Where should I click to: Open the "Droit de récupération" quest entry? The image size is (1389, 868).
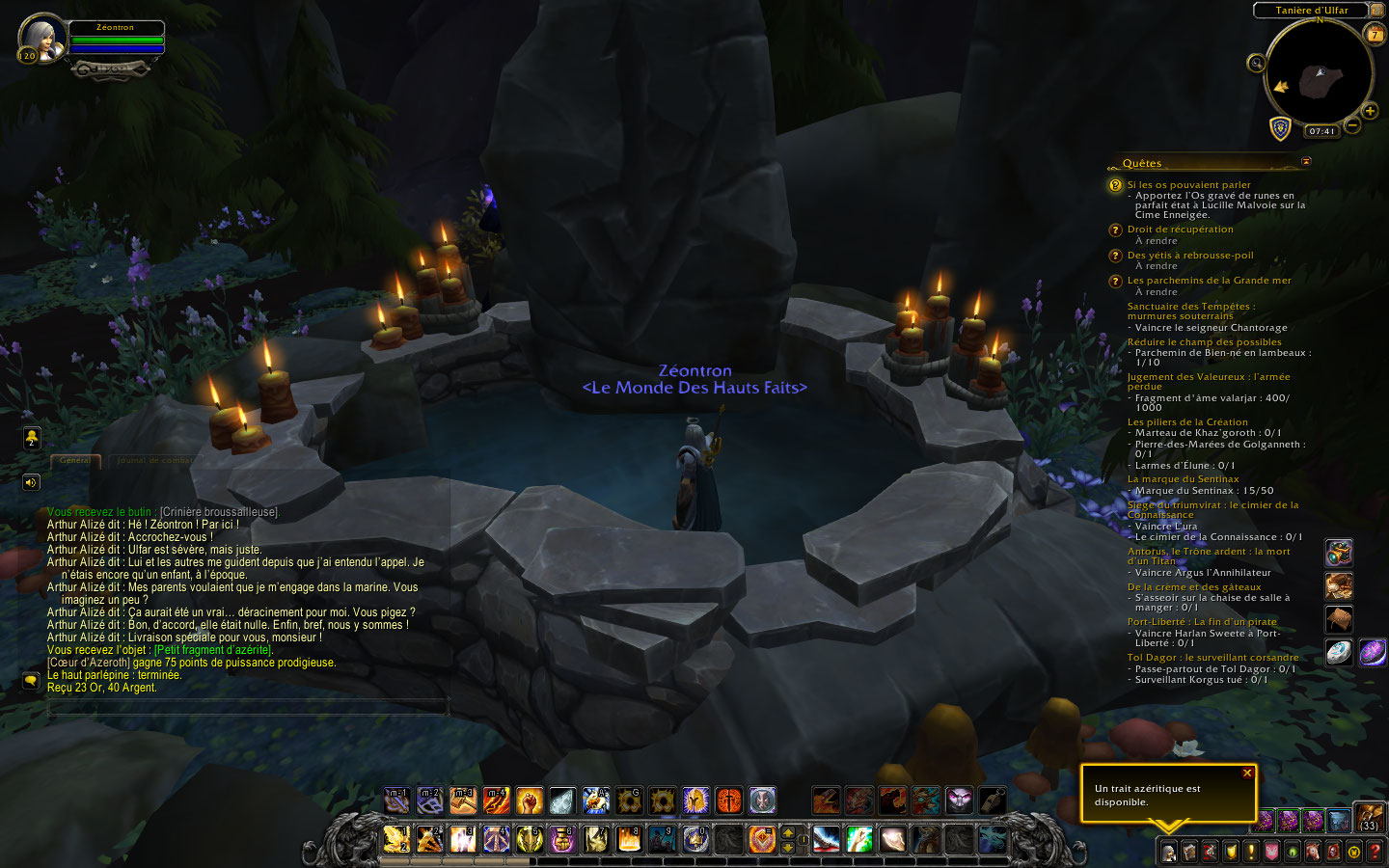click(x=1180, y=230)
